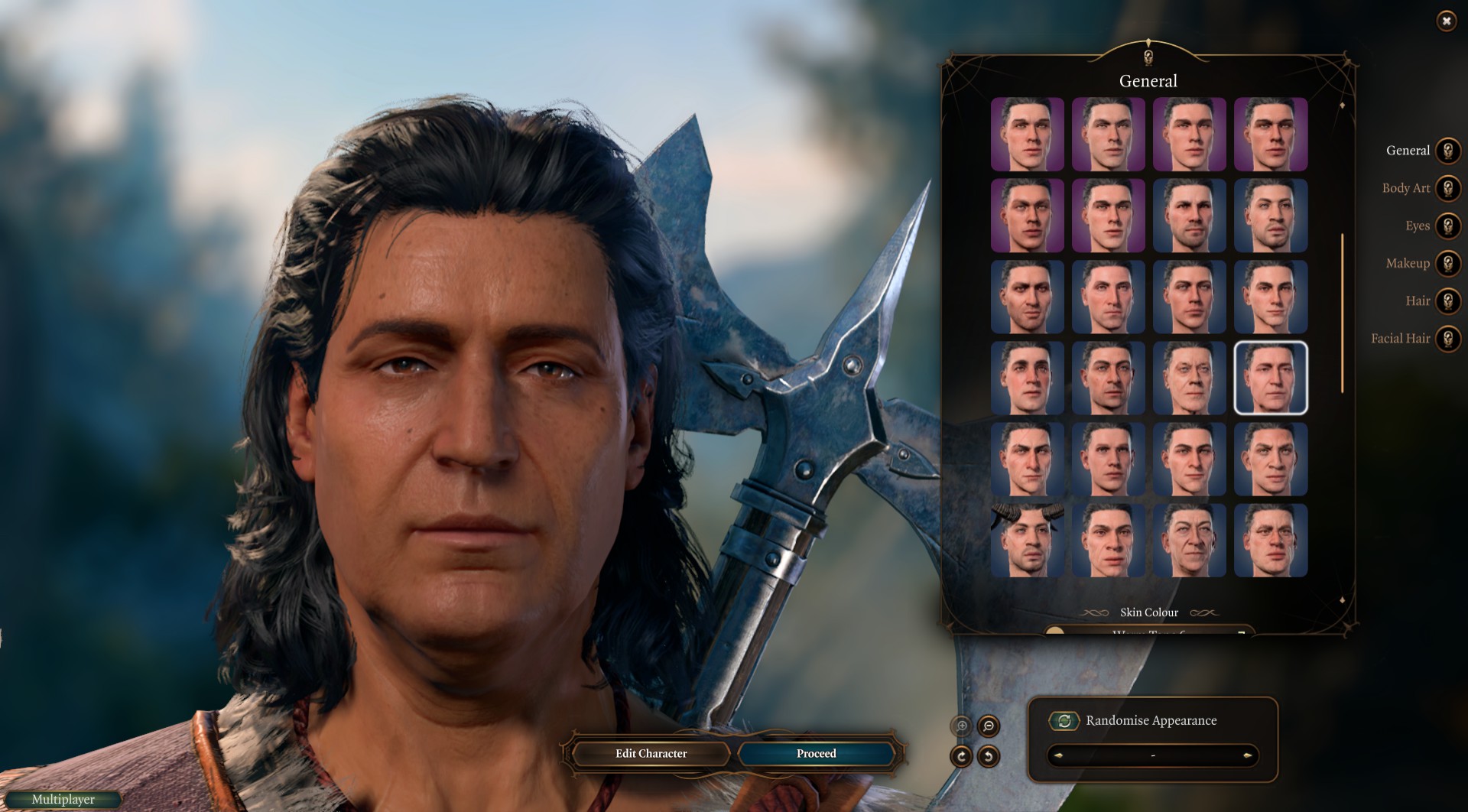Randomise the character's appearance

click(1064, 720)
